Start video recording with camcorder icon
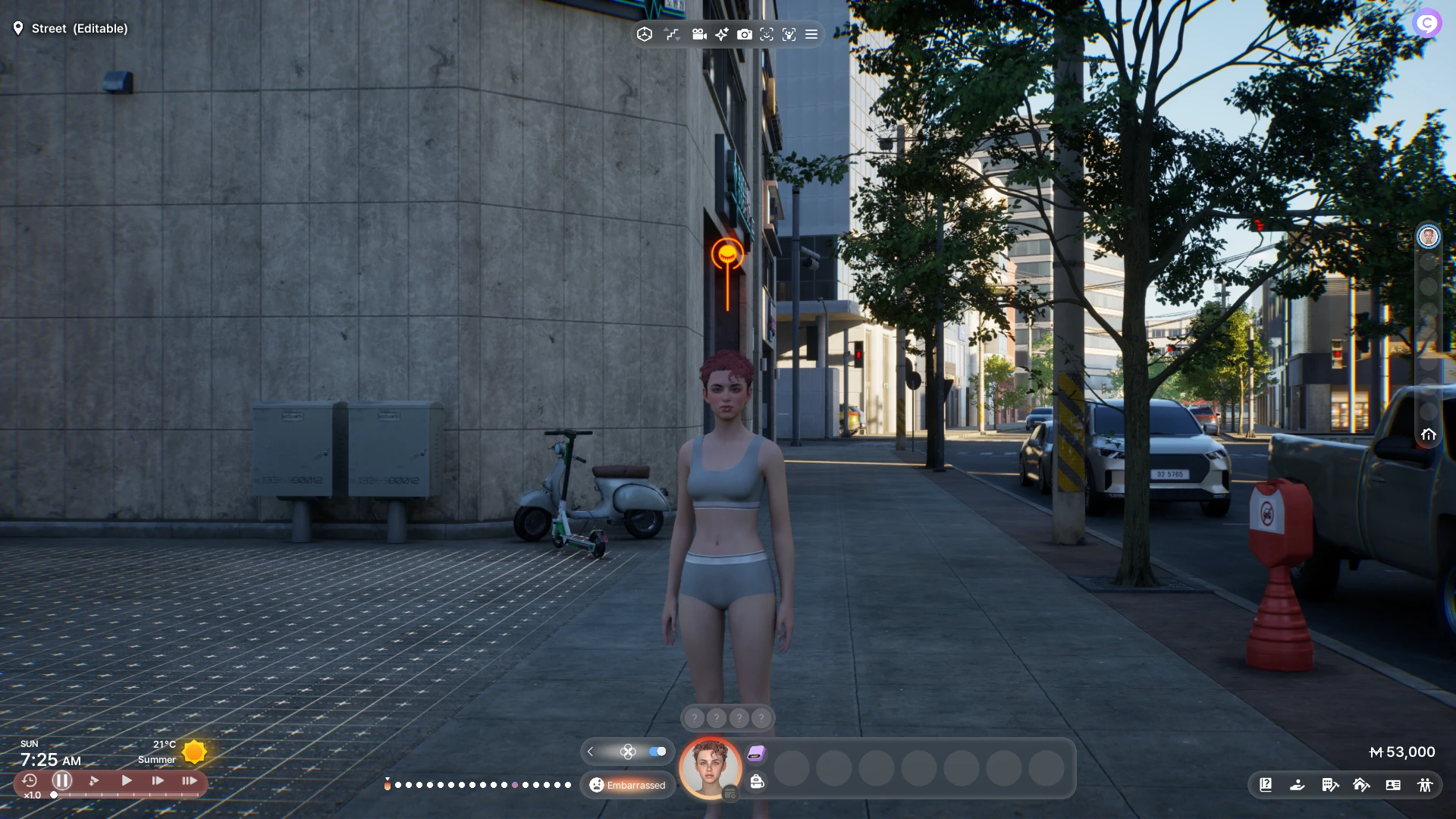The width and height of the screenshot is (1456, 819). 699,34
